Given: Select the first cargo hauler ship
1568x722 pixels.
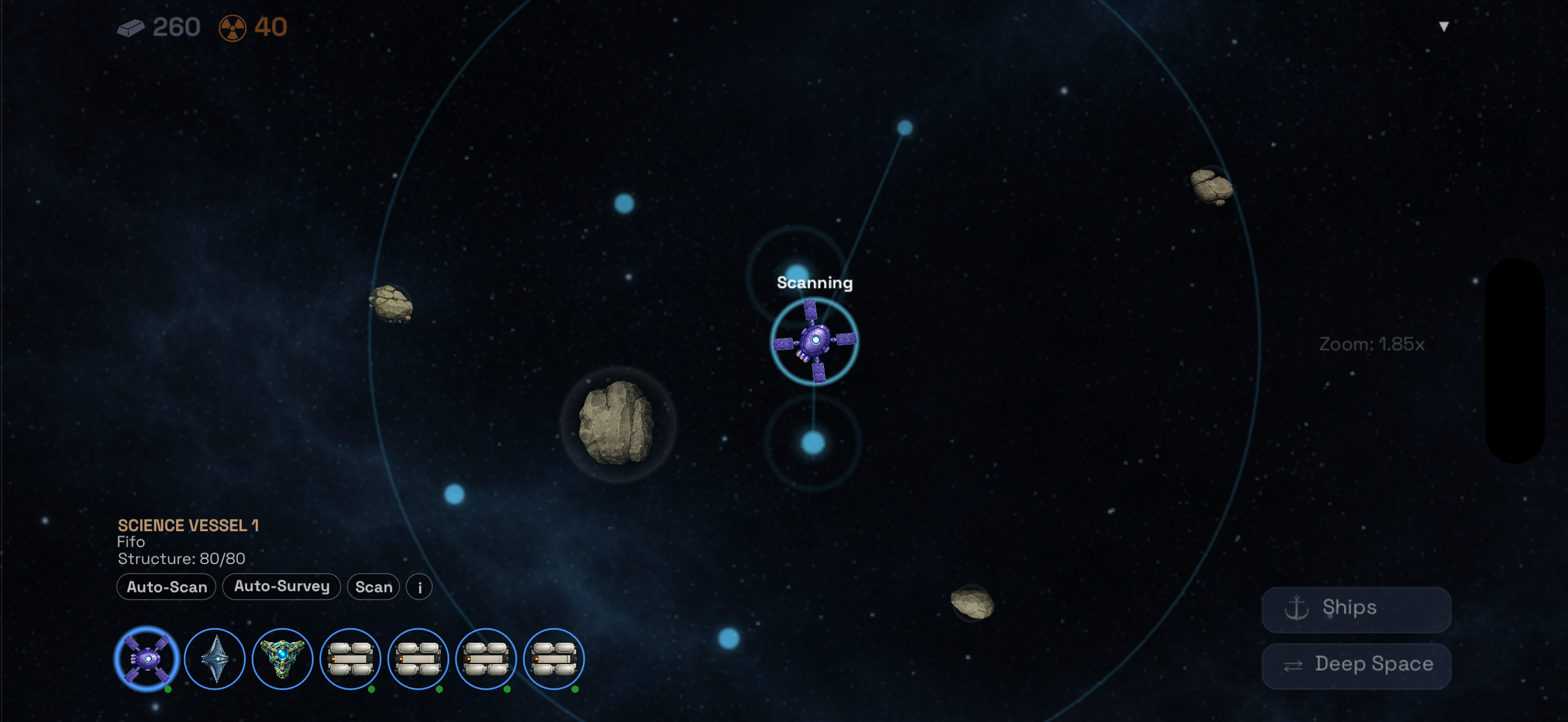Looking at the screenshot, I should pyautogui.click(x=350, y=659).
